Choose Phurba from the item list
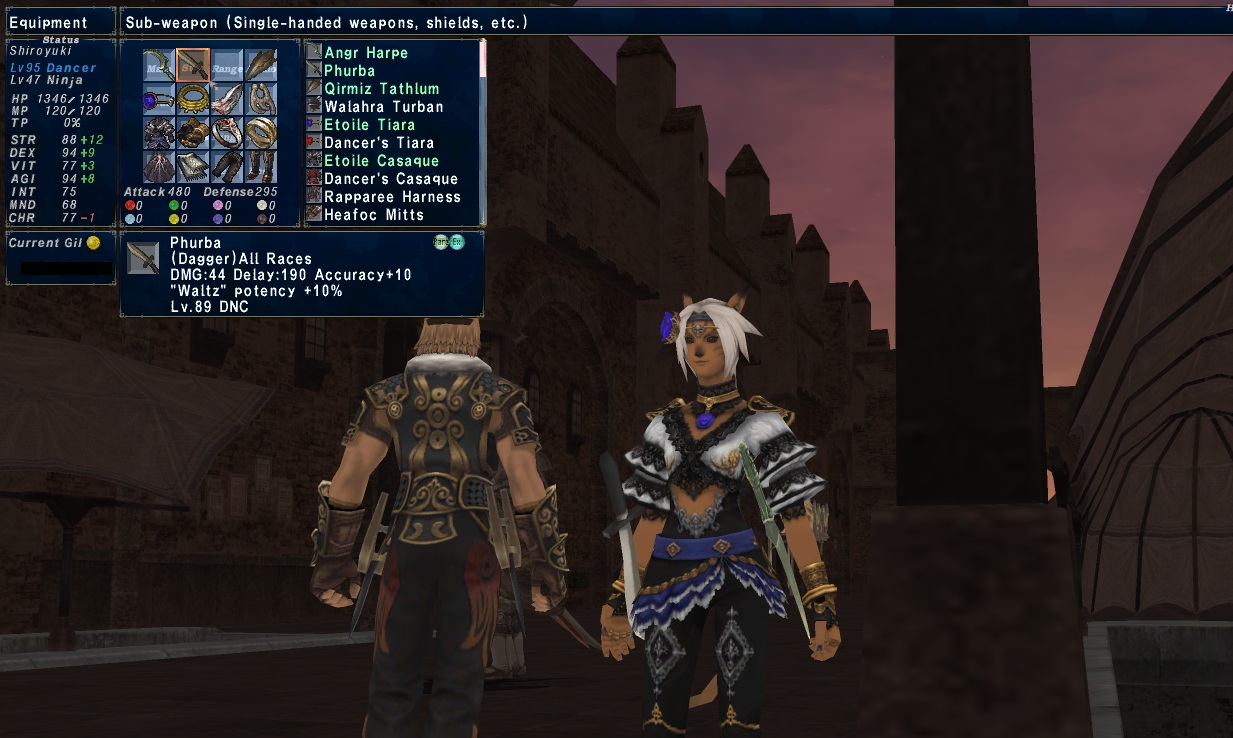Viewport: 1233px width, 738px height. click(350, 71)
